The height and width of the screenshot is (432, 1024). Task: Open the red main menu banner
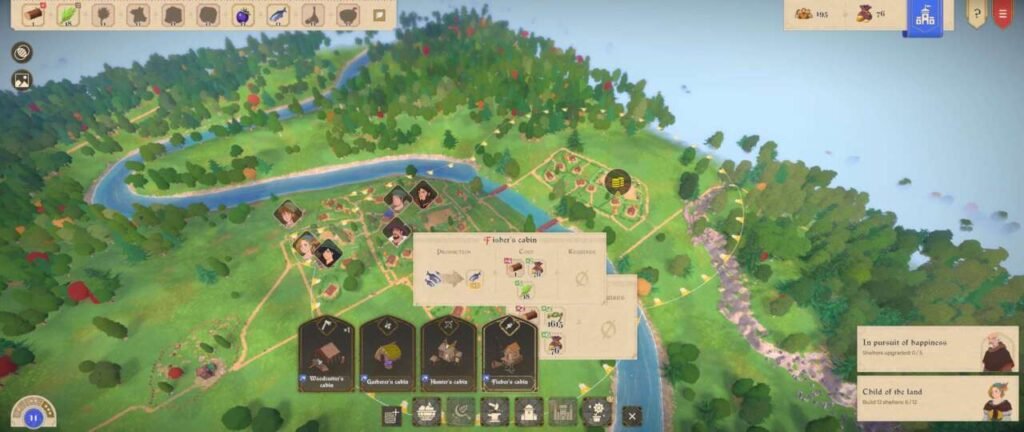pos(1002,14)
